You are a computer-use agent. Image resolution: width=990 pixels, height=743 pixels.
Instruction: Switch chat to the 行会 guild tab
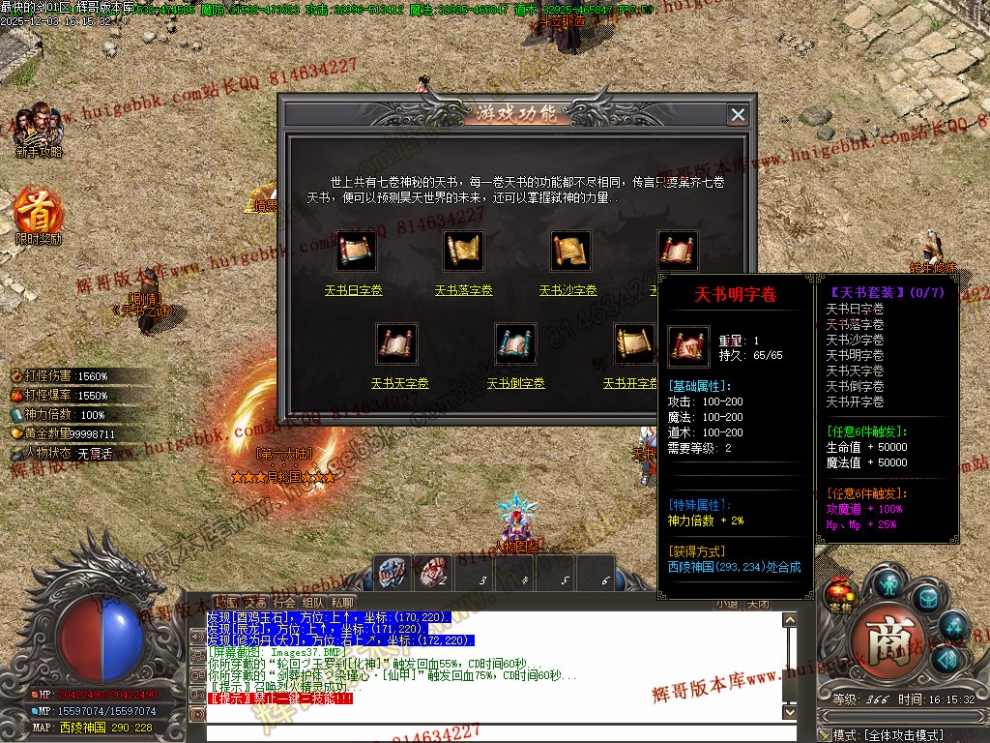click(x=285, y=603)
